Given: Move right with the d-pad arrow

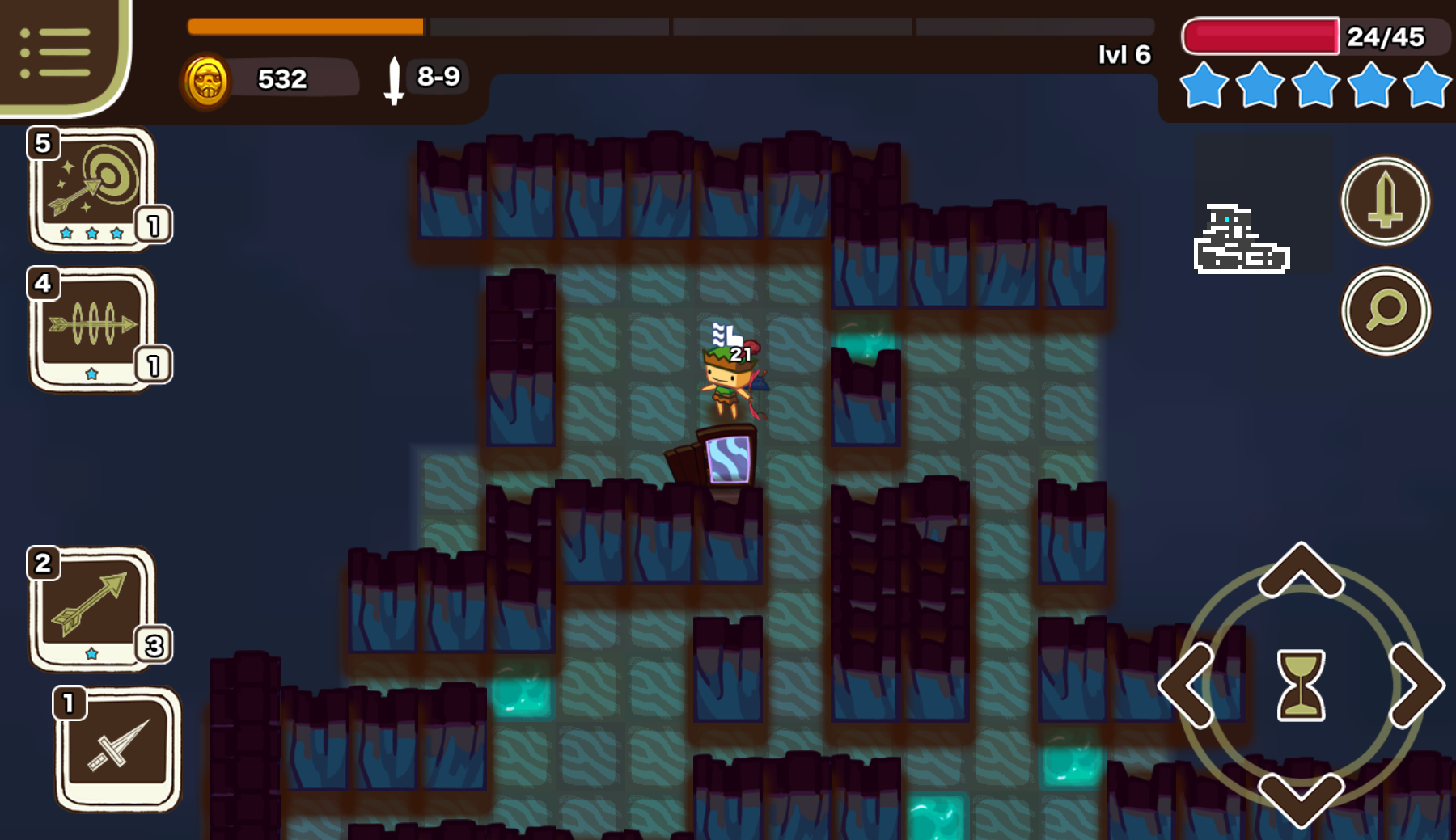Looking at the screenshot, I should tap(1416, 686).
